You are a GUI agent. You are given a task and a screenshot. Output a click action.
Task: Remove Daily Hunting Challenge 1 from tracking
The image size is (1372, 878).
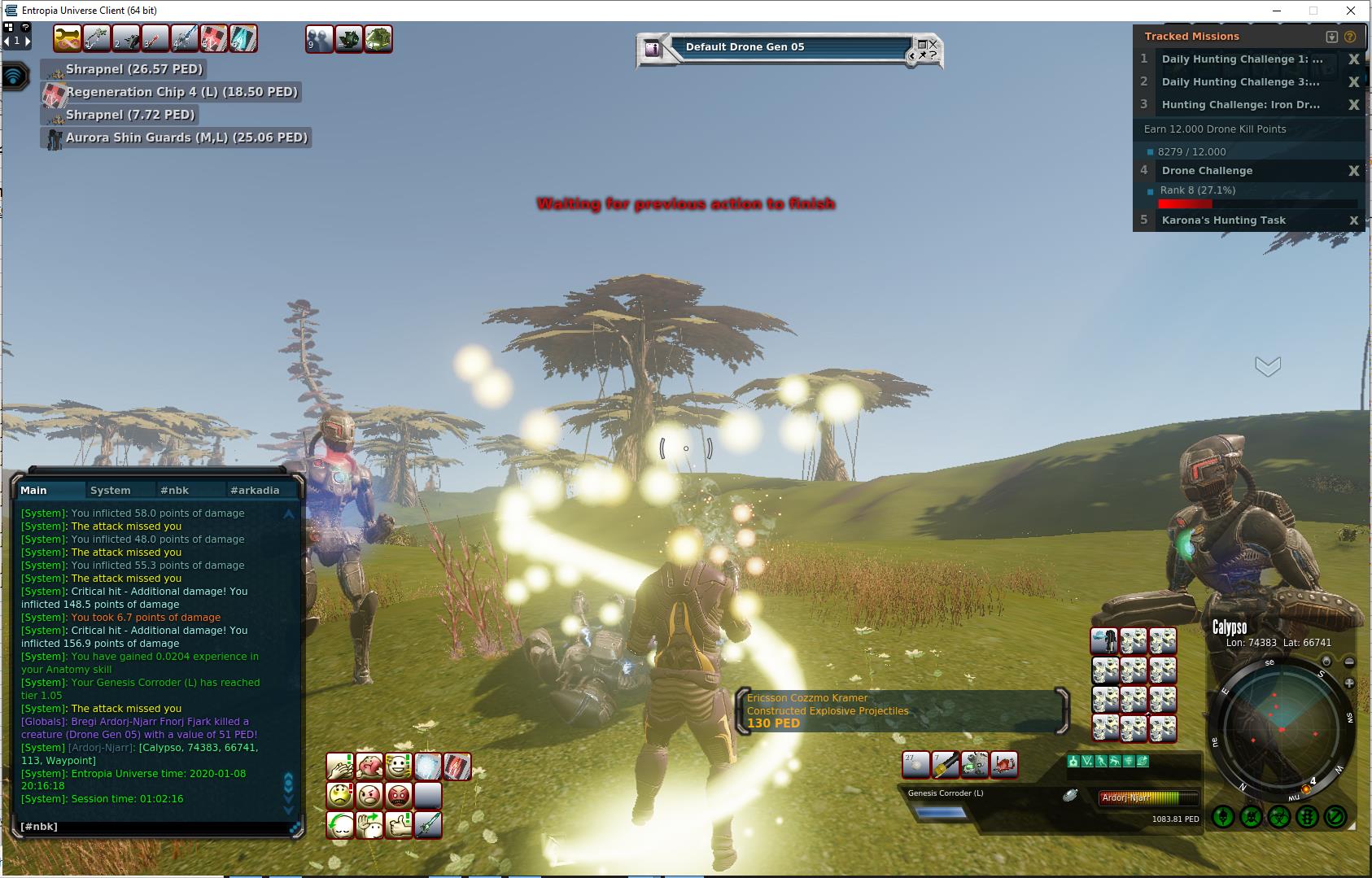(x=1353, y=59)
